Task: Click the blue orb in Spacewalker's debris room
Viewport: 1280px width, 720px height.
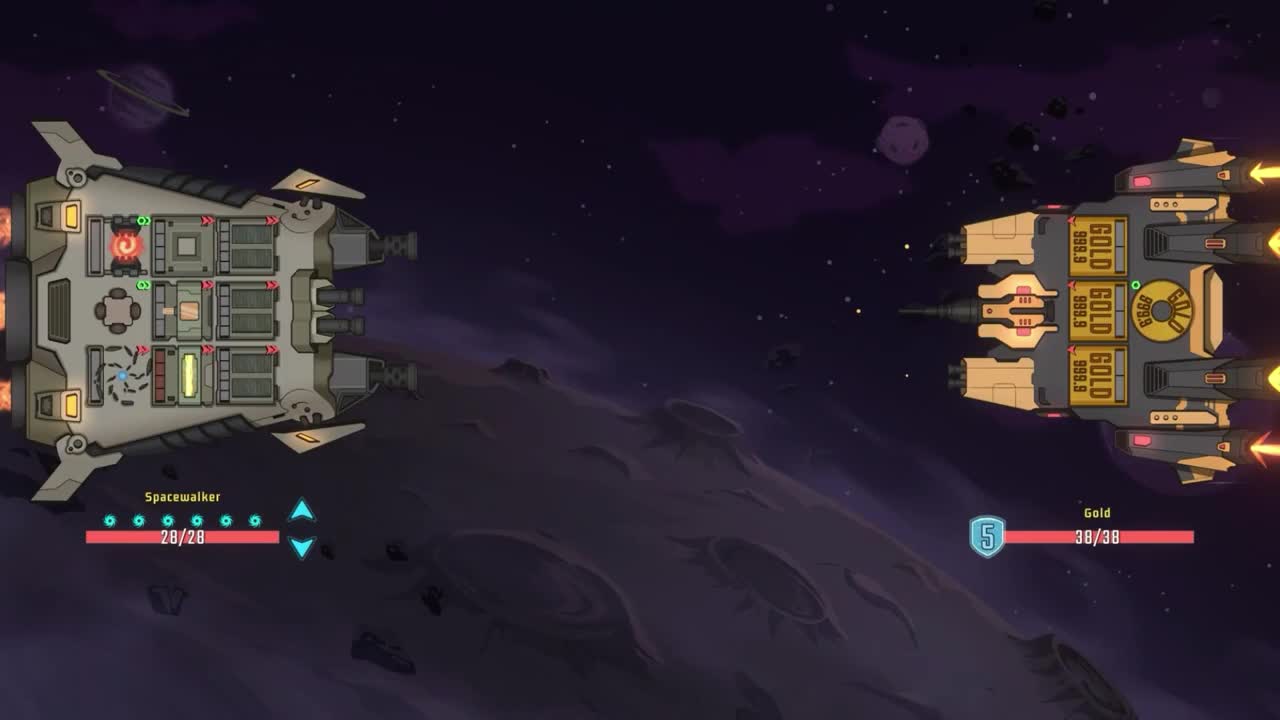Action: (122, 376)
